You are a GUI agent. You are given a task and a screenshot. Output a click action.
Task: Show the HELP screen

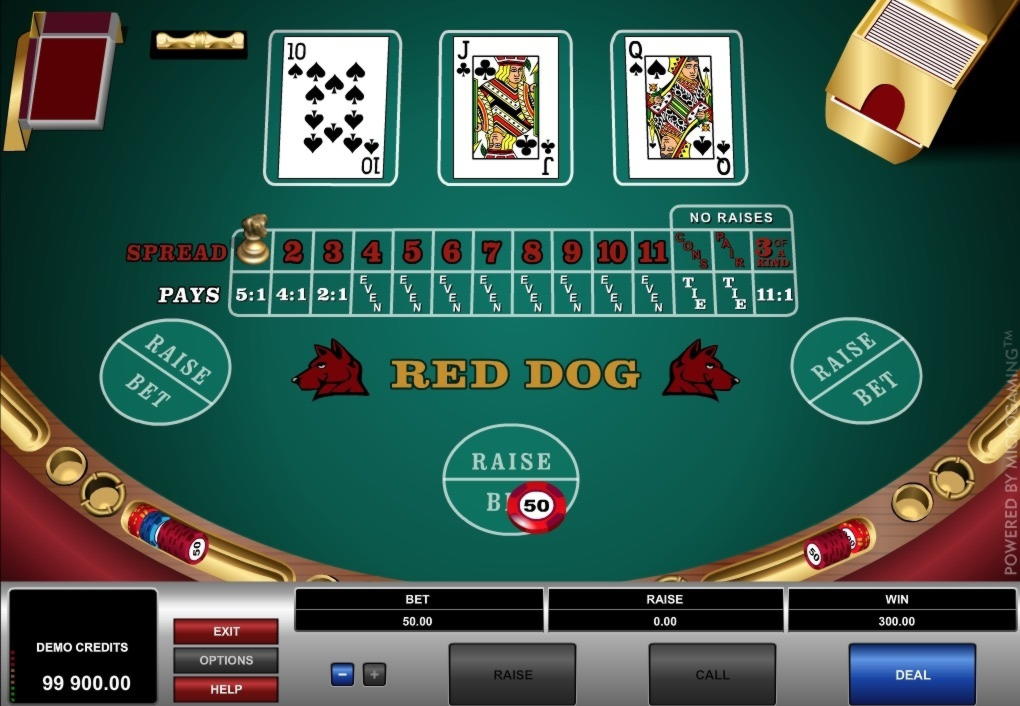click(226, 689)
